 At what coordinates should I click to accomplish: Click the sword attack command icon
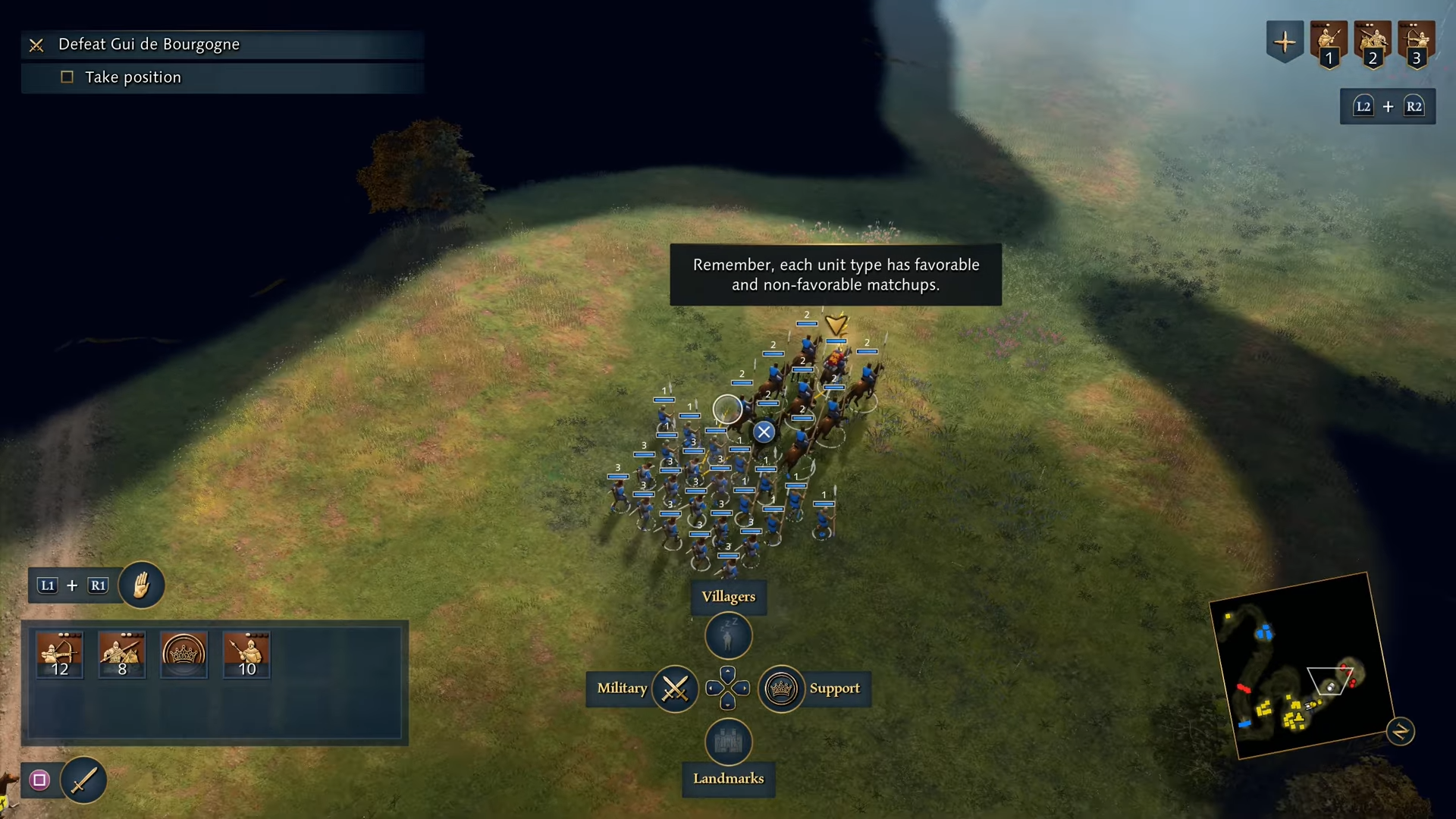point(83,780)
